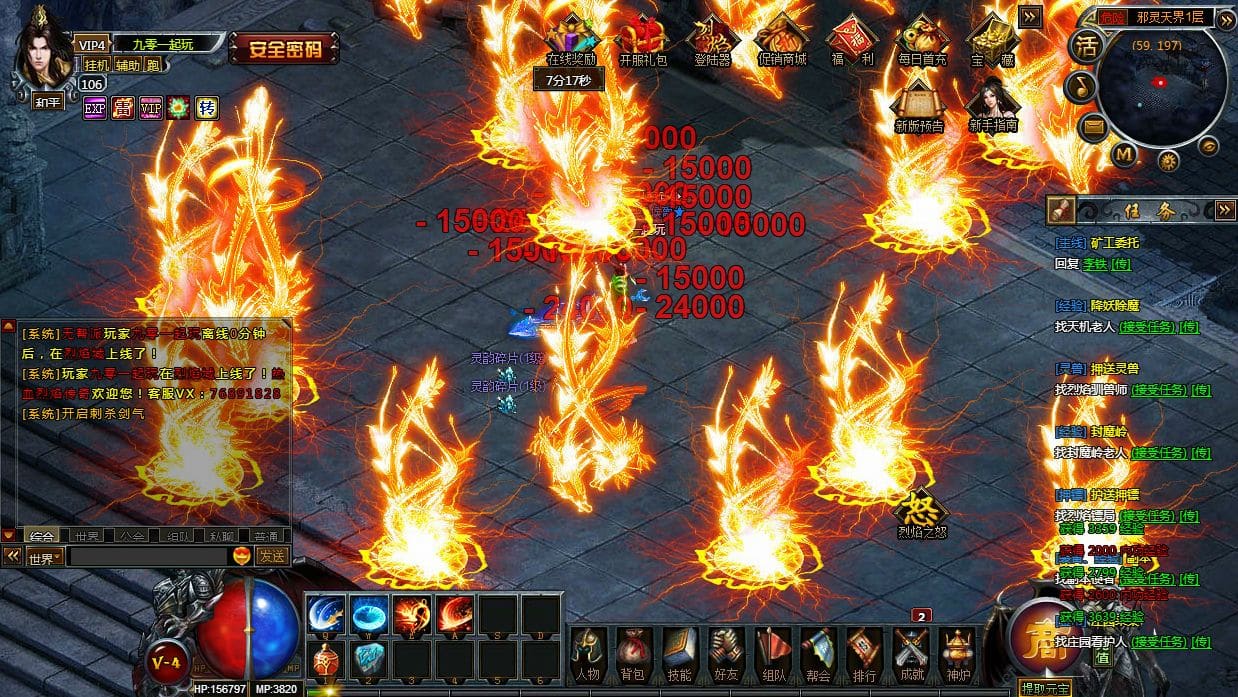Open the 辅助 assist settings
The width and height of the screenshot is (1238, 697).
(127, 65)
